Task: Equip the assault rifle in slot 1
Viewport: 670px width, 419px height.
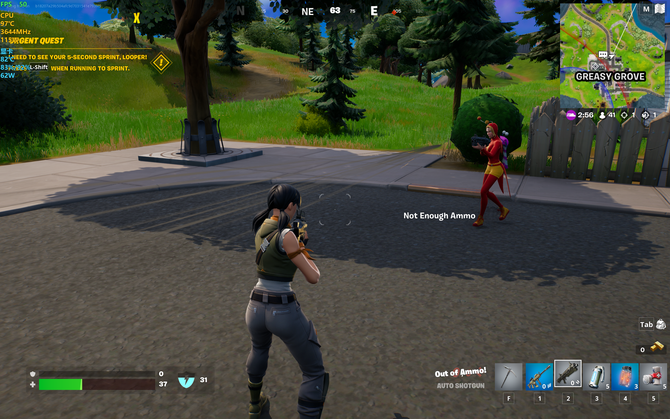Action: coord(539,375)
